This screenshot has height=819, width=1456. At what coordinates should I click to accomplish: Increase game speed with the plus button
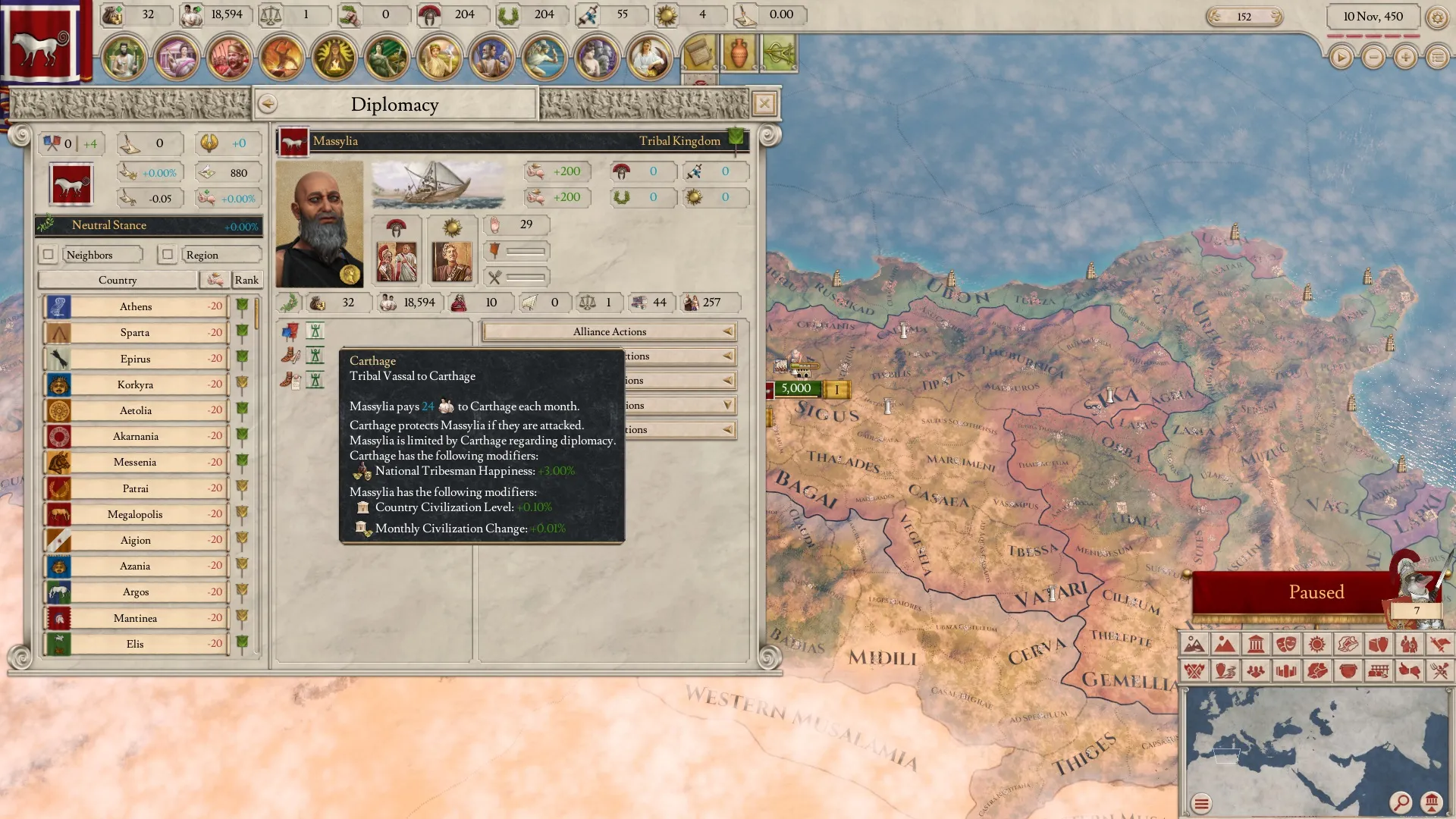[x=1405, y=58]
